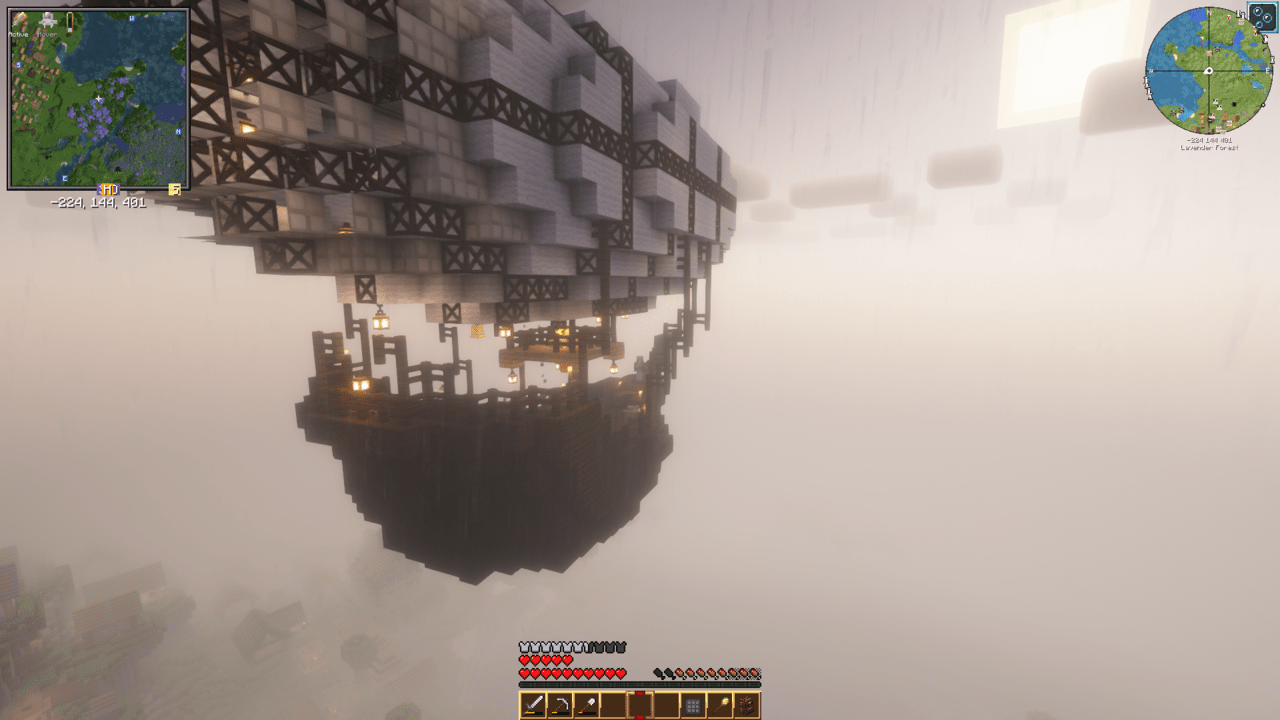The image size is (1280, 720).
Task: Expand the dark widget beside the round minimap
Action: point(1262,18)
